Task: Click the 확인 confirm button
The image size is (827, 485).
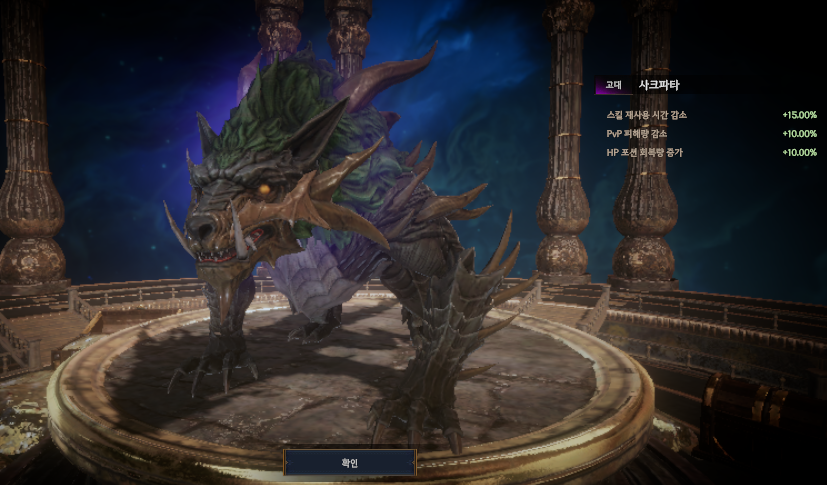Action: [349, 463]
